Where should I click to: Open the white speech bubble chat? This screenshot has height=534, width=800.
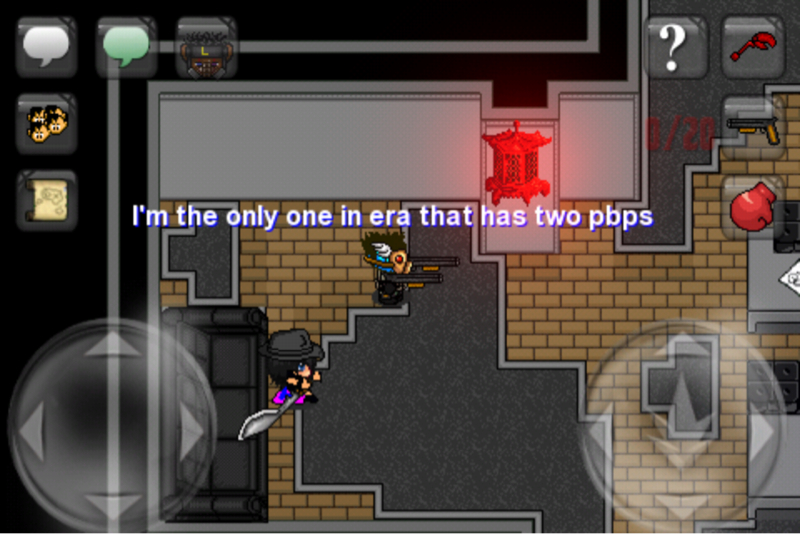coord(46,46)
